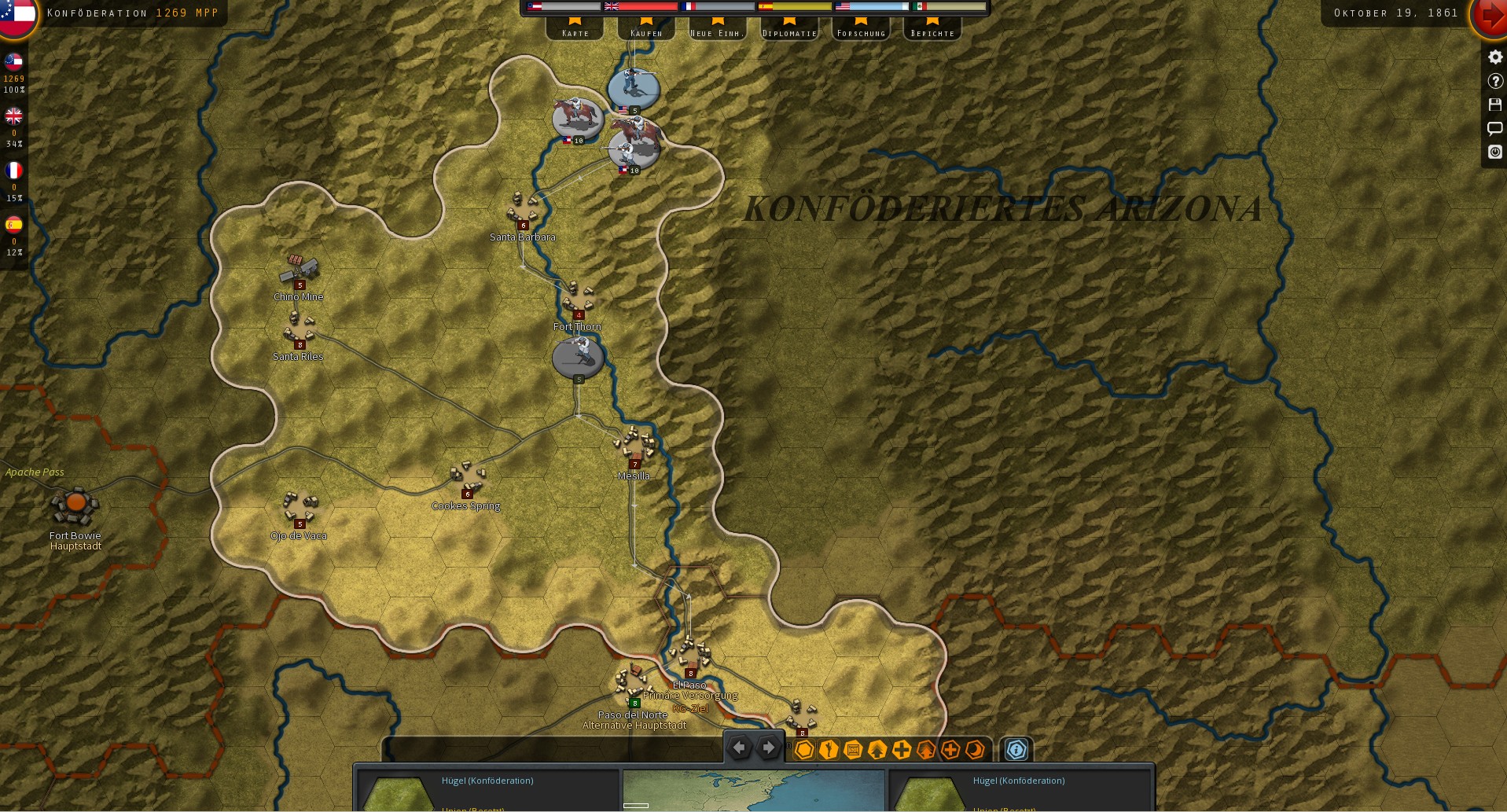Viewport: 1507px width, 812px height.
Task: Toggle the supply grid hexagon icon
Action: point(853,749)
